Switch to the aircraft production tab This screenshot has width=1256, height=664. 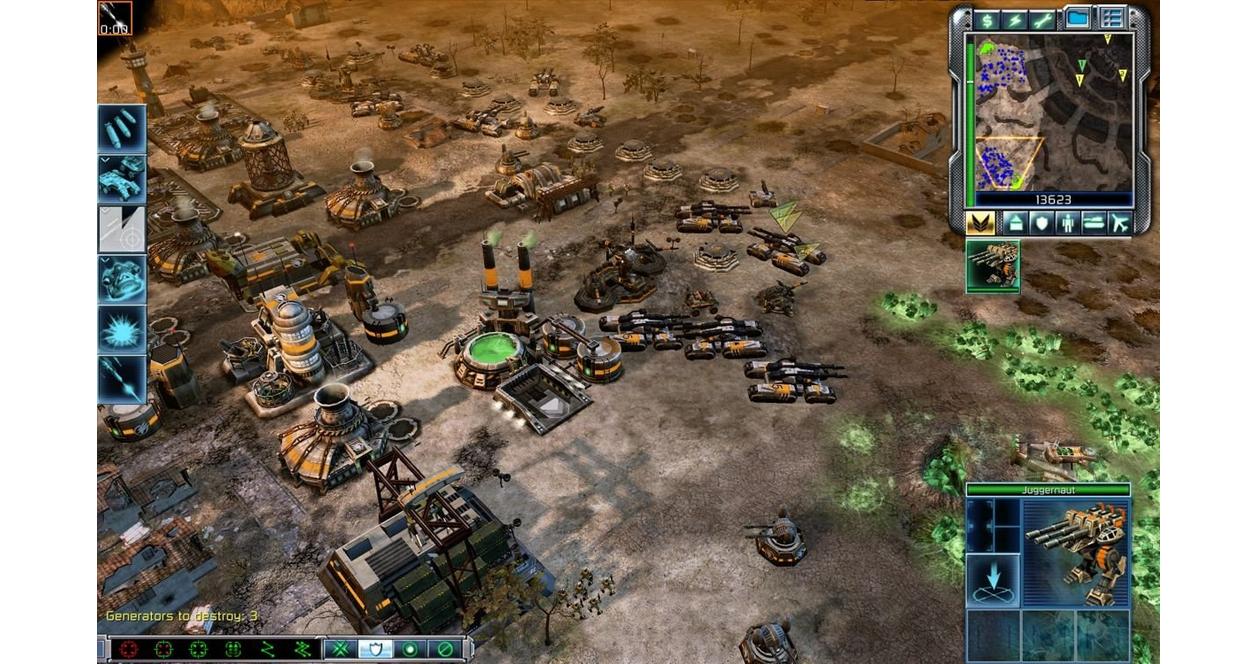point(1119,222)
